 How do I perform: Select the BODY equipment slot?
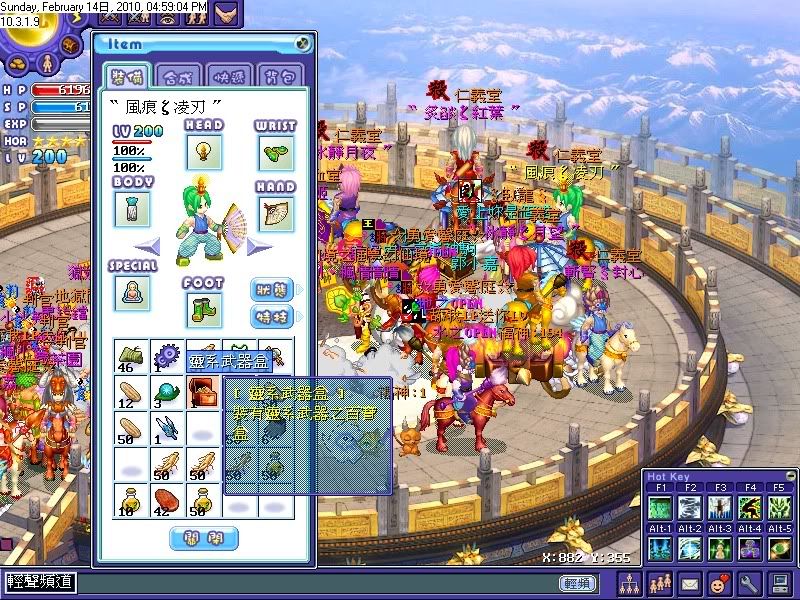[131, 208]
